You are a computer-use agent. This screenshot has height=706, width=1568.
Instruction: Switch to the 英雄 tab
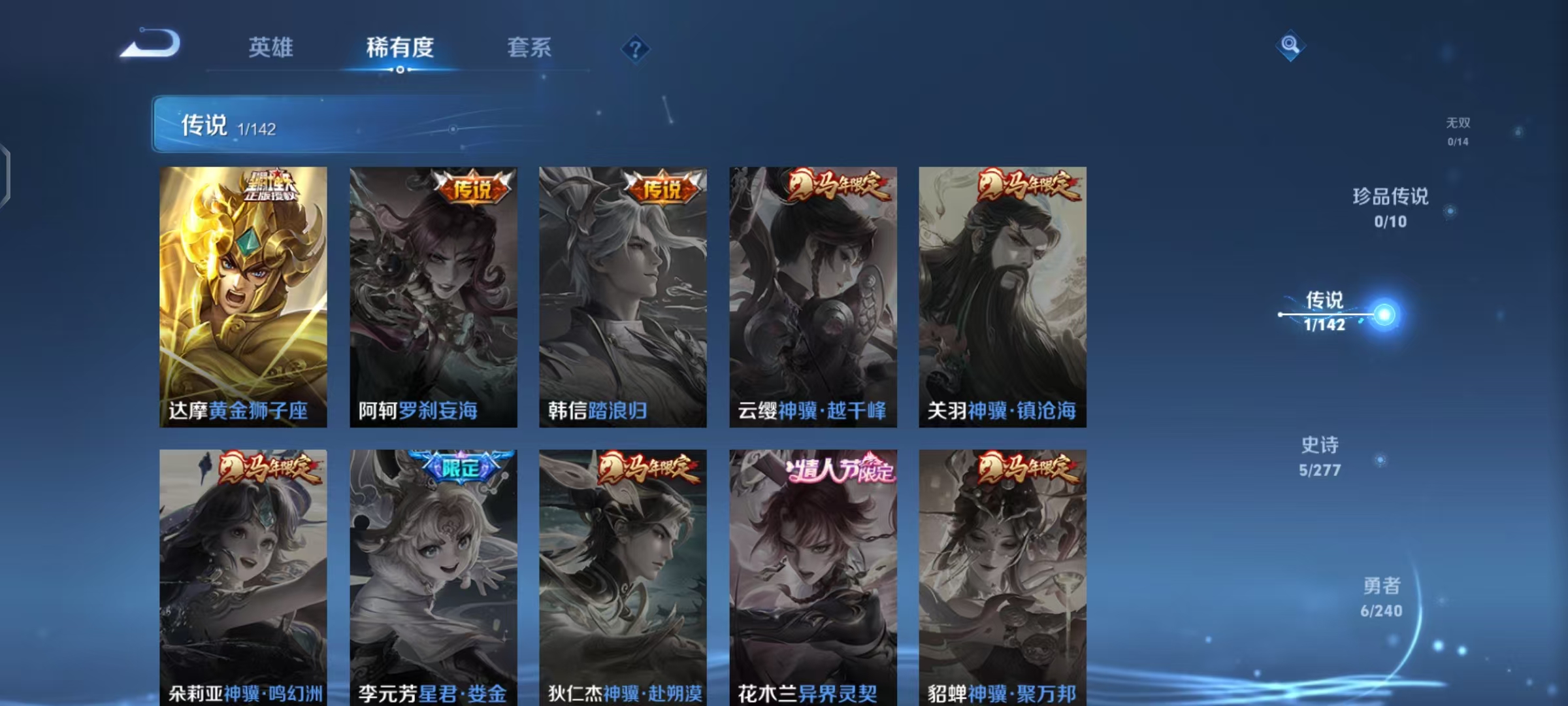[271, 48]
